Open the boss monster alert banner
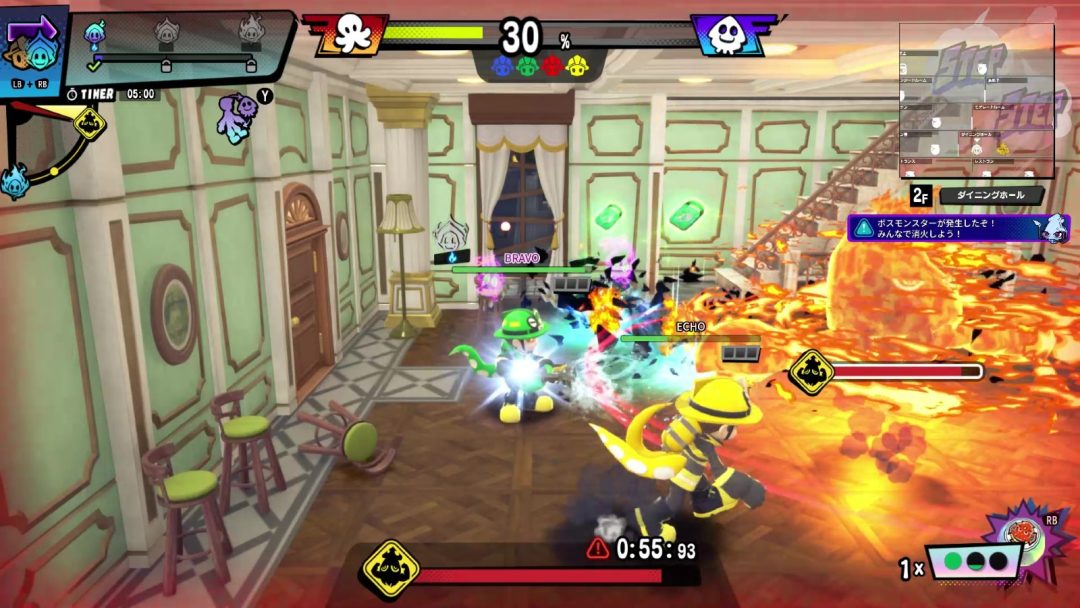Screen dimensions: 1080x608 [x=946, y=227]
